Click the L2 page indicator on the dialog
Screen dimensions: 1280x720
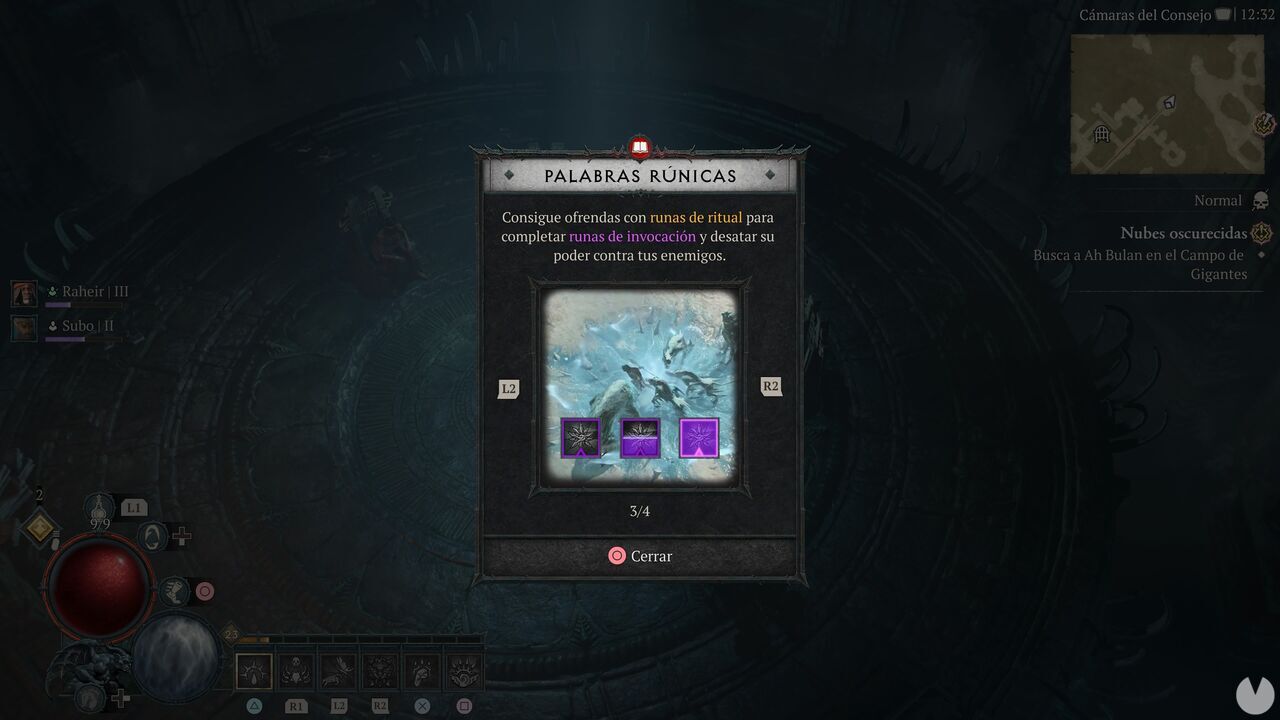coord(508,387)
